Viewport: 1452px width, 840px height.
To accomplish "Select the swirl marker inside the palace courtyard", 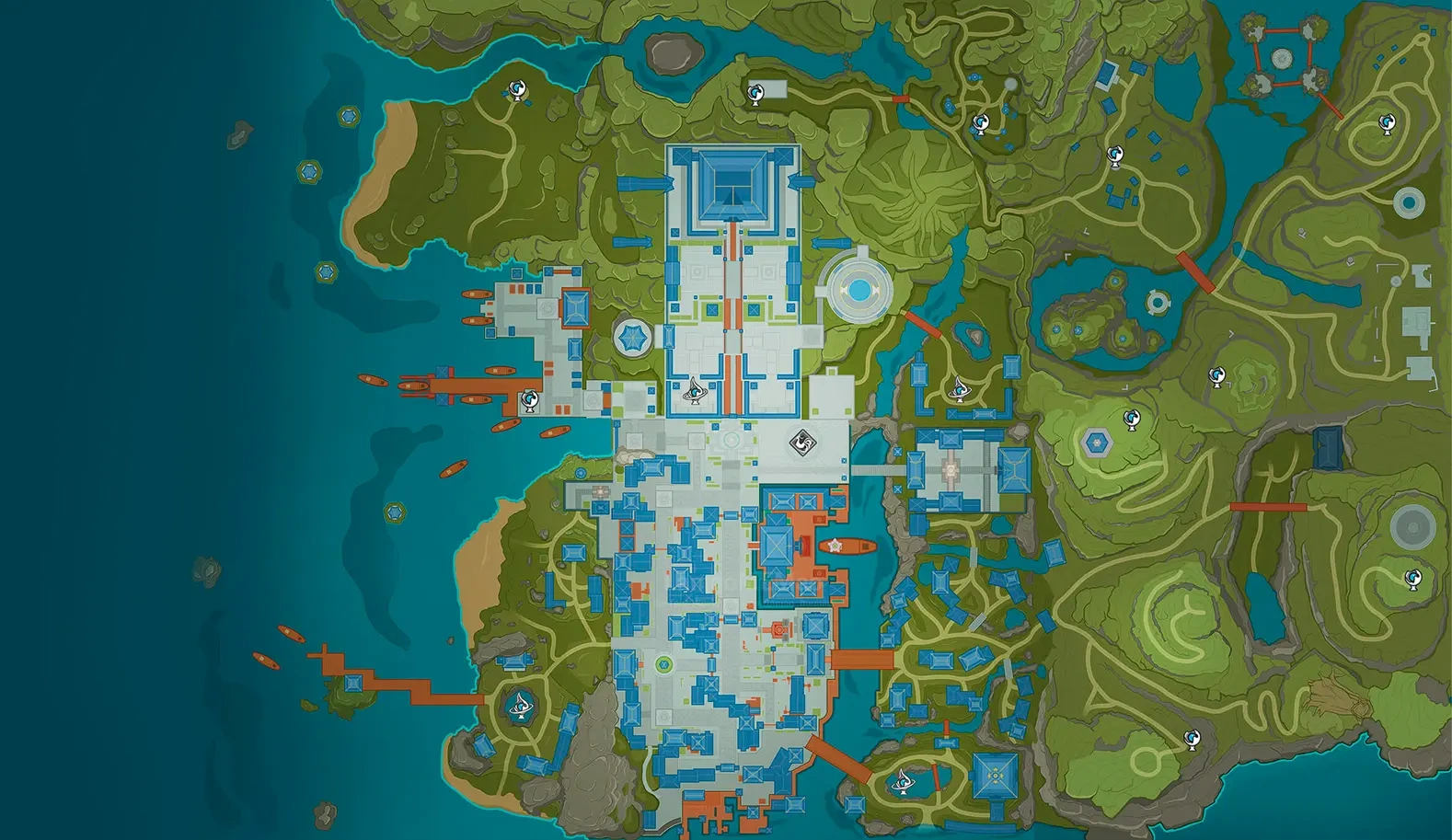I will 695,391.
